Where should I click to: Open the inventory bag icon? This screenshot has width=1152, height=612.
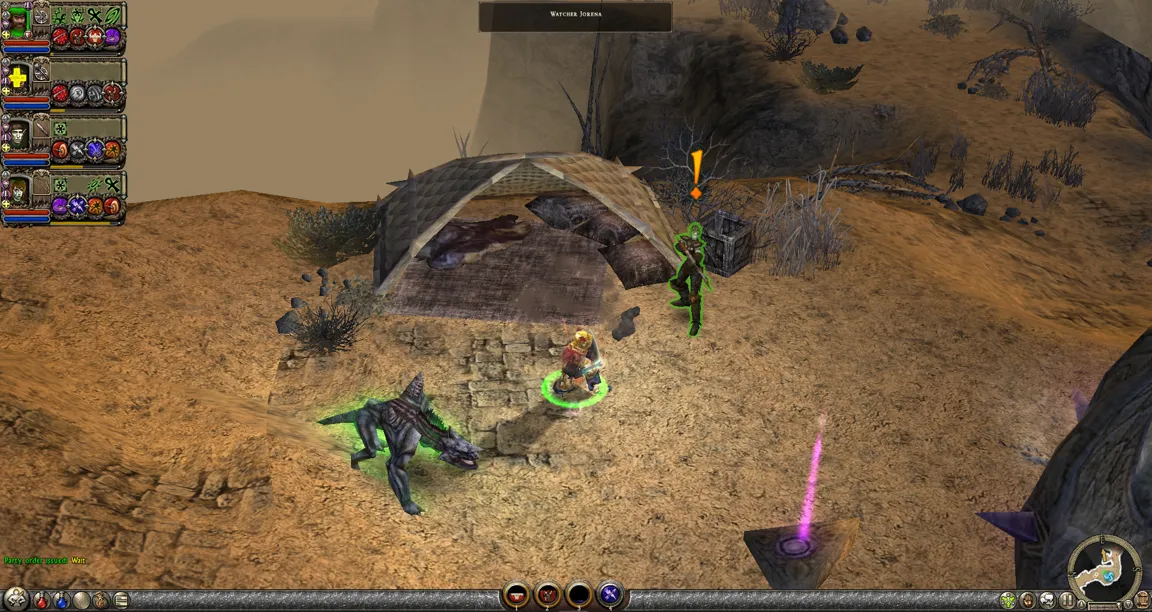[102, 601]
